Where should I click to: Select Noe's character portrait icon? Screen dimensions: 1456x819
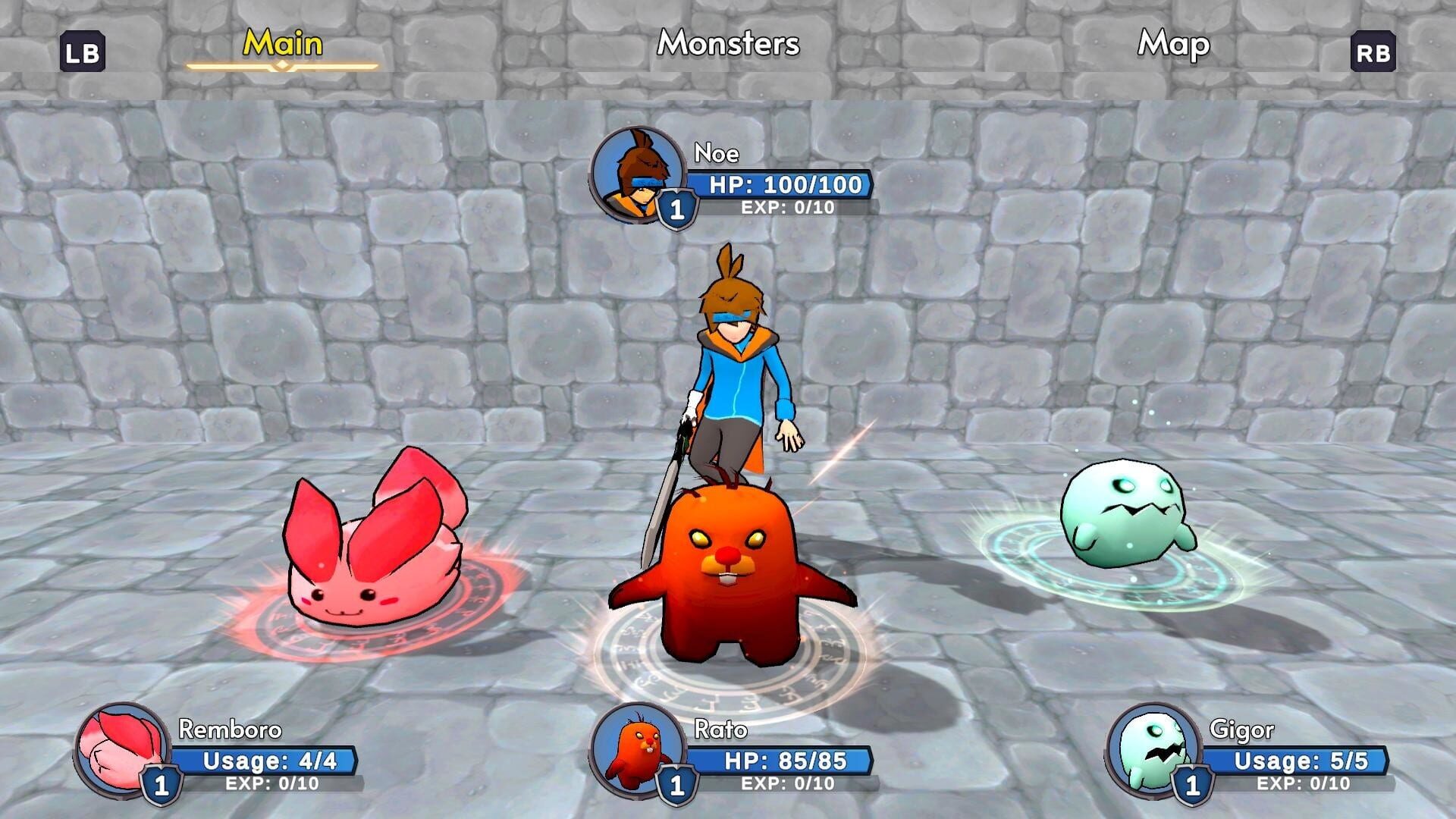pos(639,171)
